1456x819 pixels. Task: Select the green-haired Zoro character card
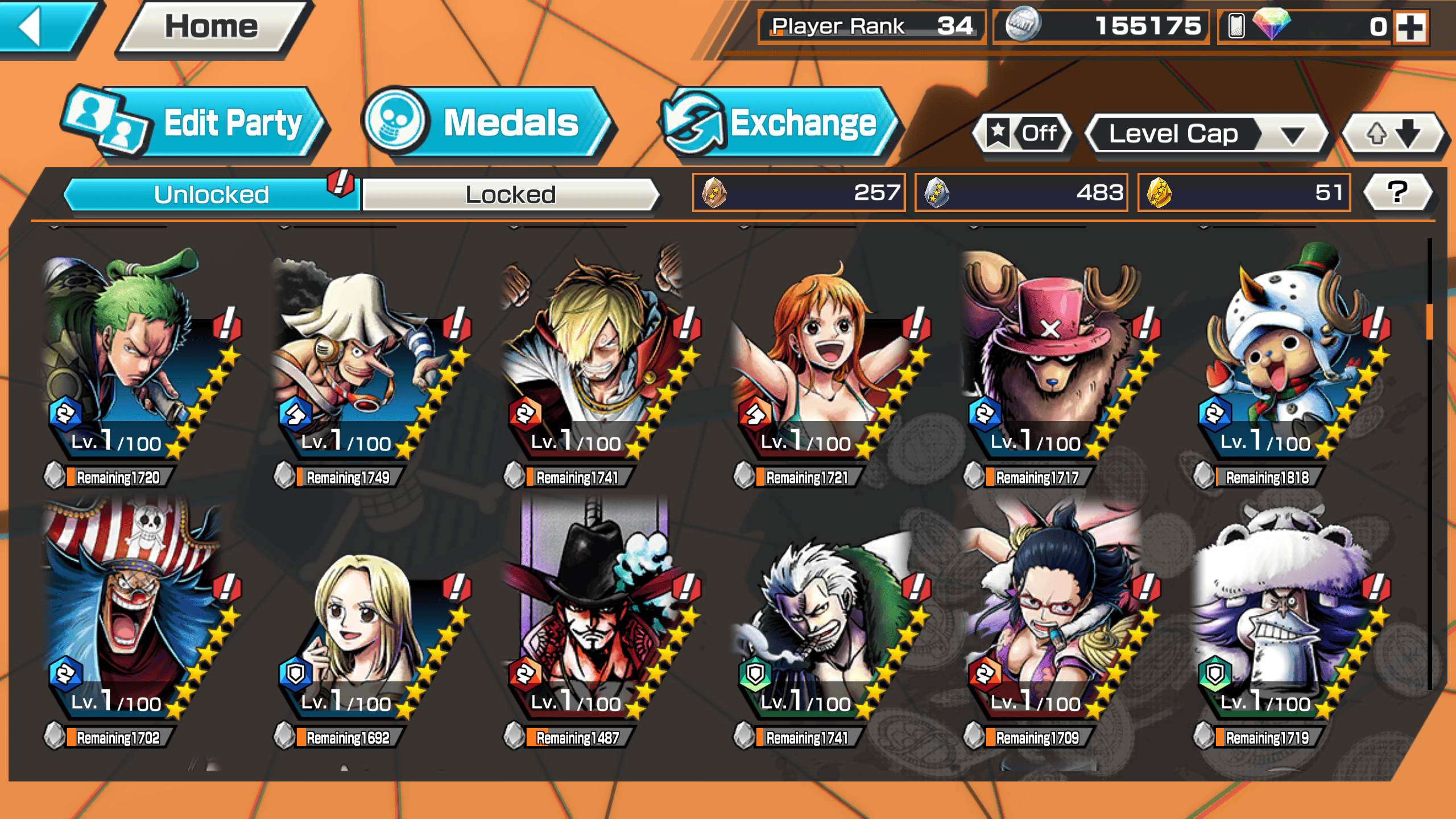coord(136,358)
